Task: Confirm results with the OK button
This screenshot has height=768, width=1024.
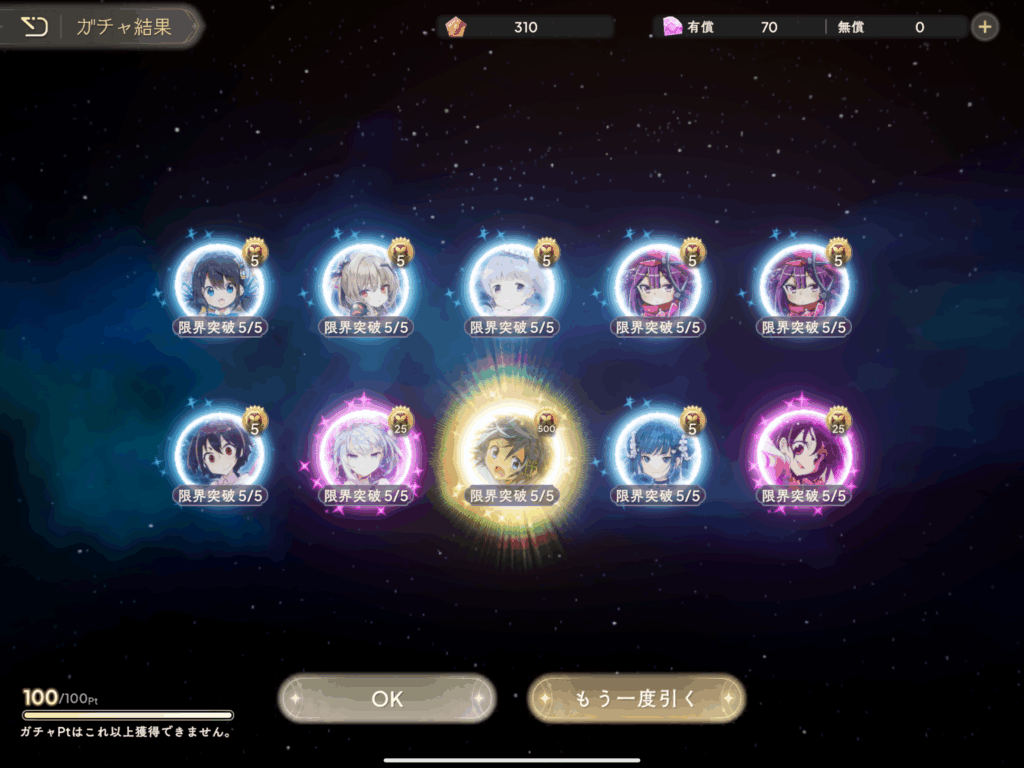Action: tap(387, 699)
